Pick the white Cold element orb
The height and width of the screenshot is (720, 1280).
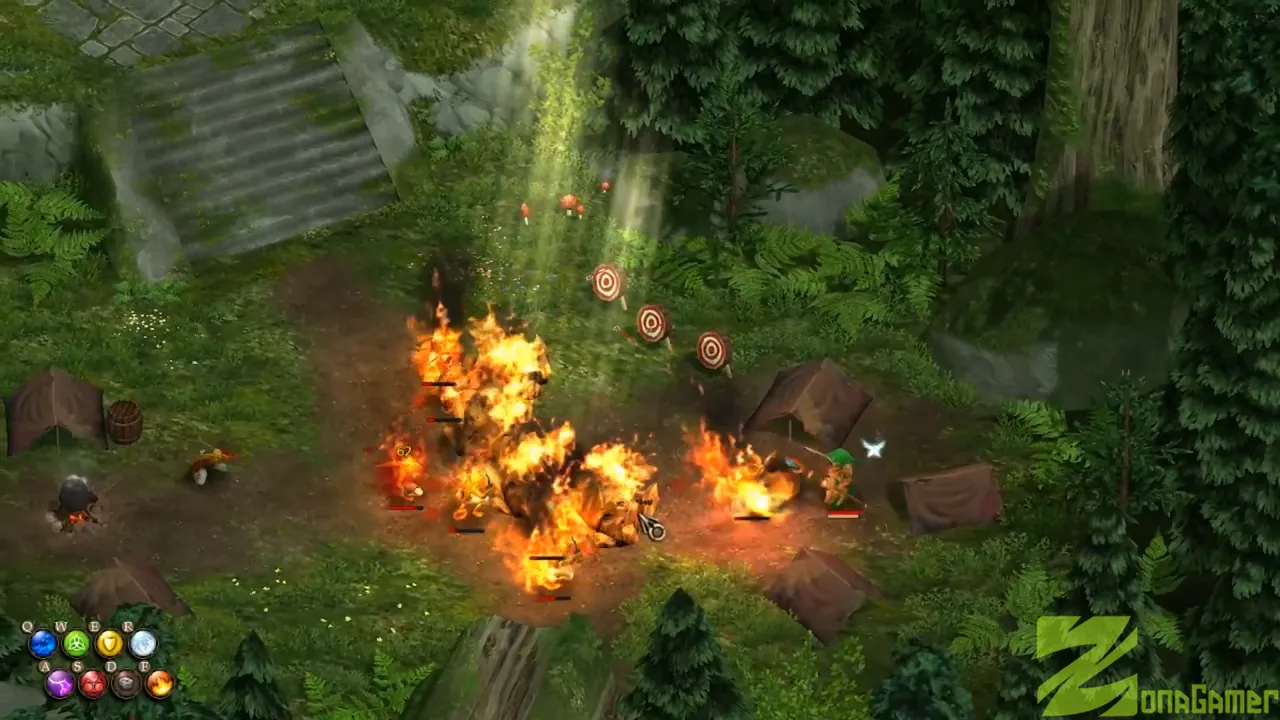143,644
